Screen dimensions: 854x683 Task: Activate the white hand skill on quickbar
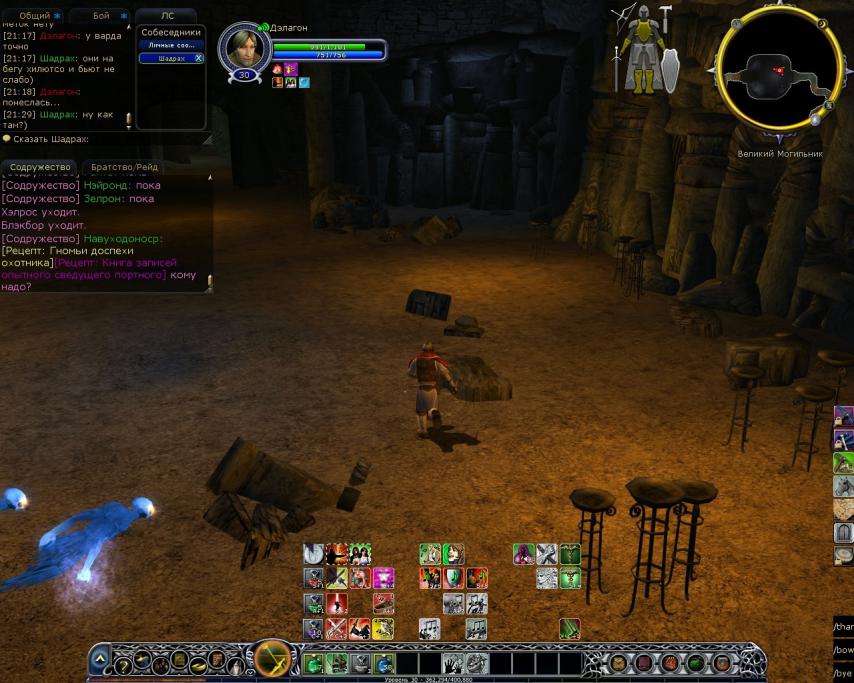(453, 663)
